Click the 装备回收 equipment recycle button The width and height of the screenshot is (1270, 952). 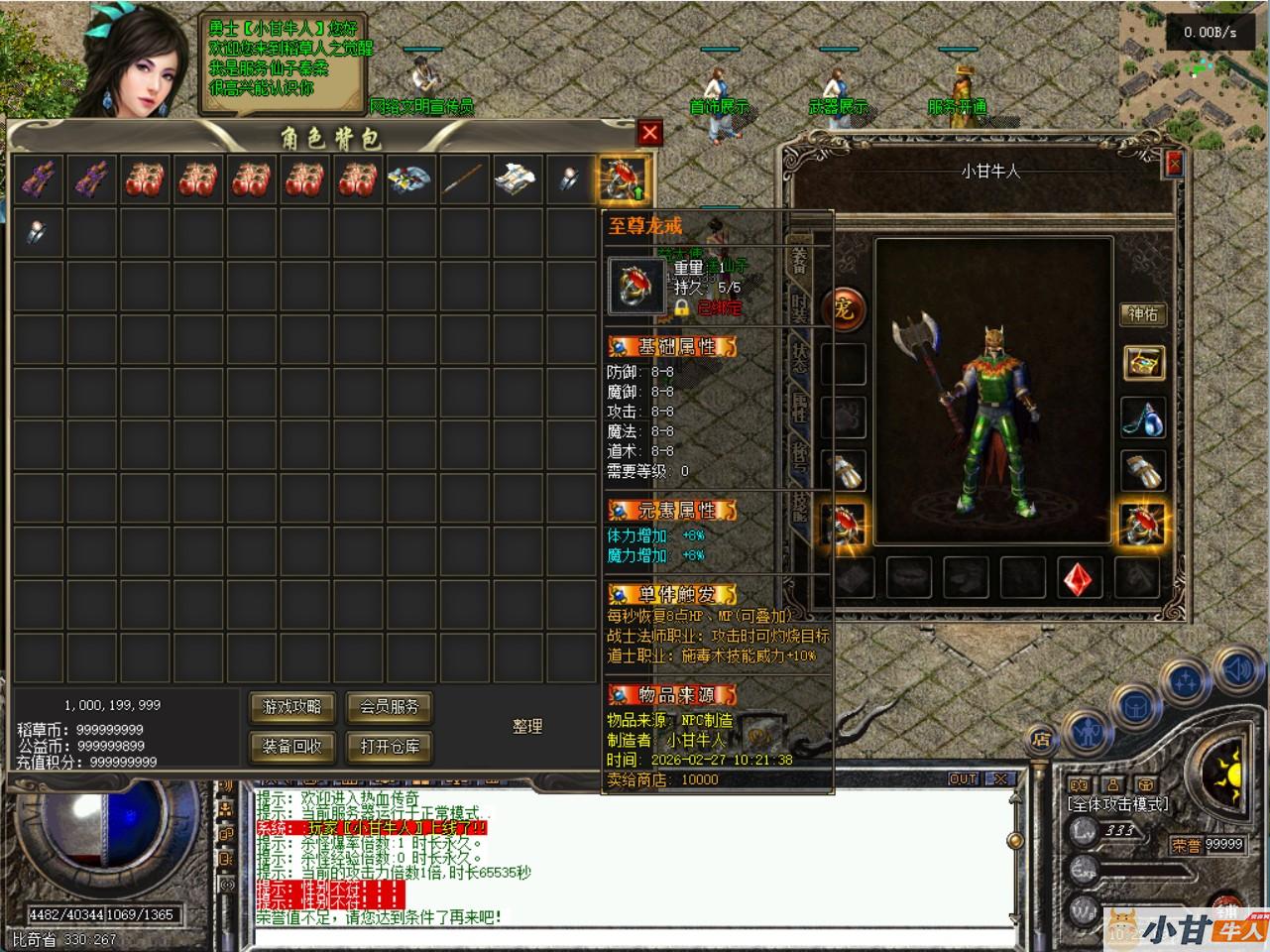click(292, 747)
